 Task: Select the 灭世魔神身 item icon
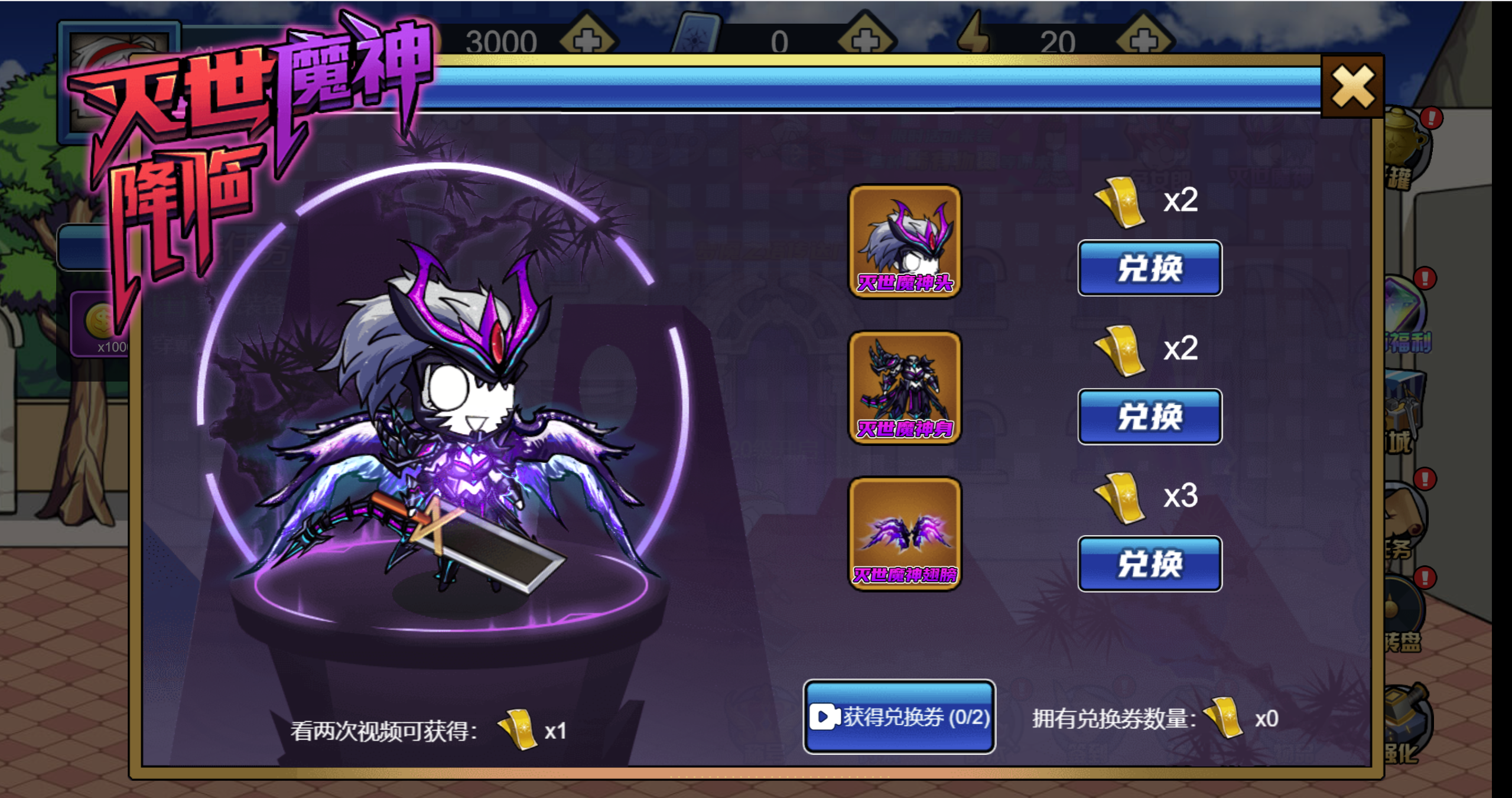click(x=905, y=387)
